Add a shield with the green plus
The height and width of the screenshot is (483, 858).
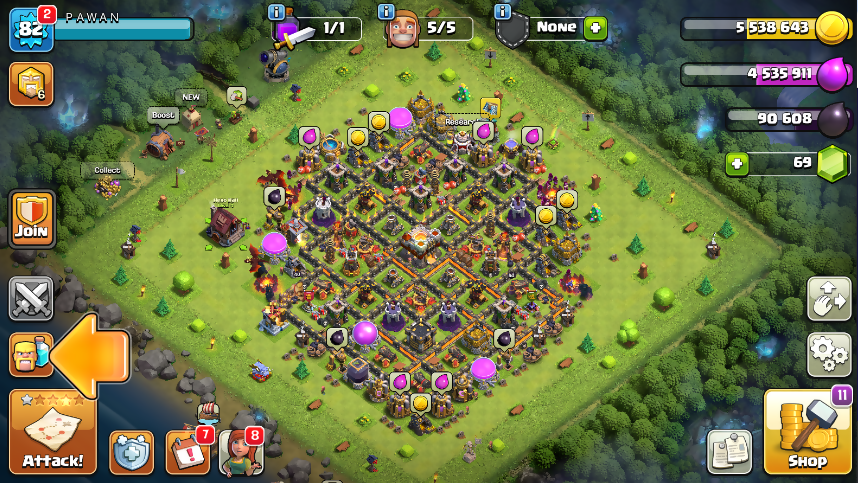(x=596, y=28)
